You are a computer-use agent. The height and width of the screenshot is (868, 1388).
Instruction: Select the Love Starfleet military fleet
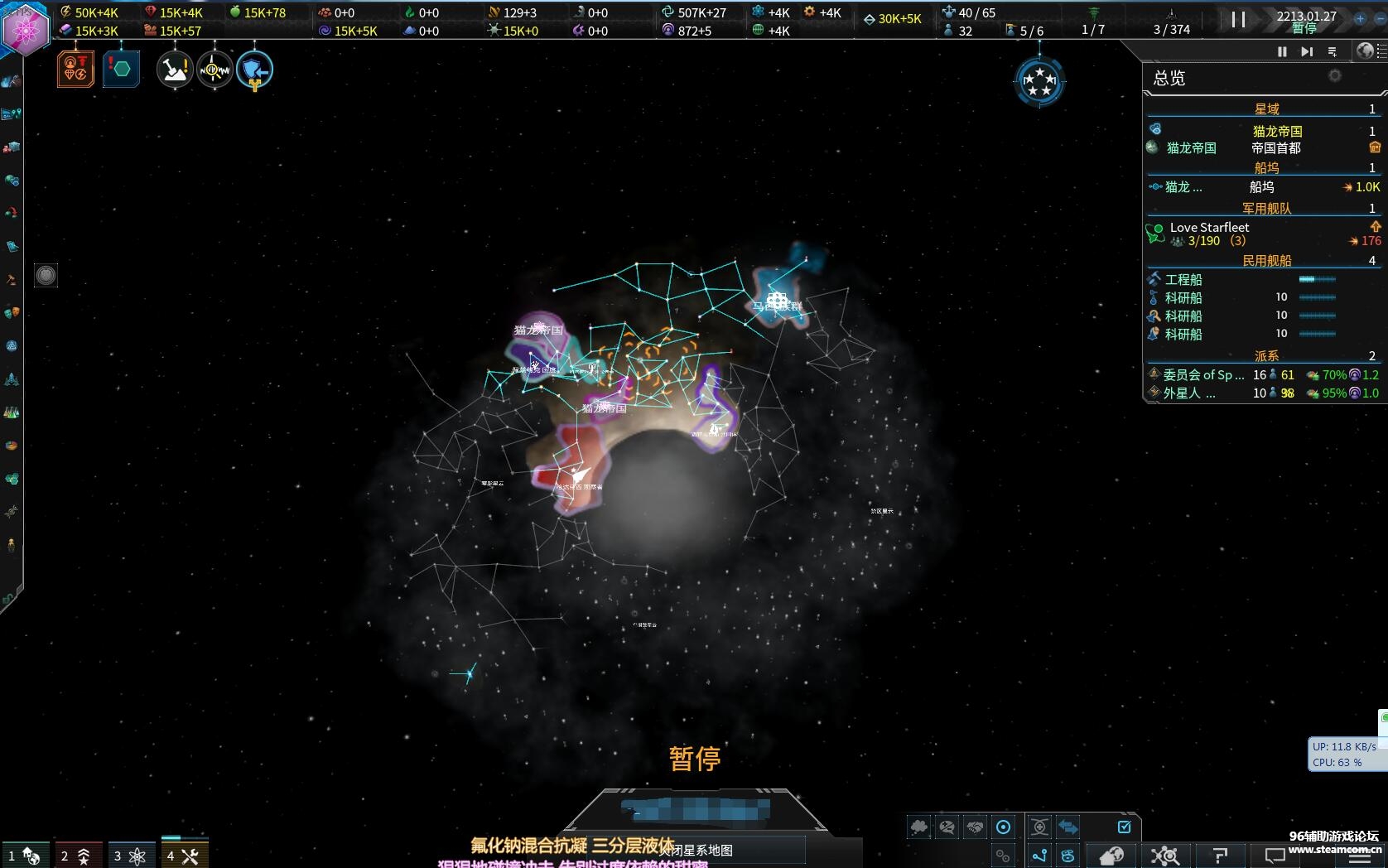(1209, 228)
